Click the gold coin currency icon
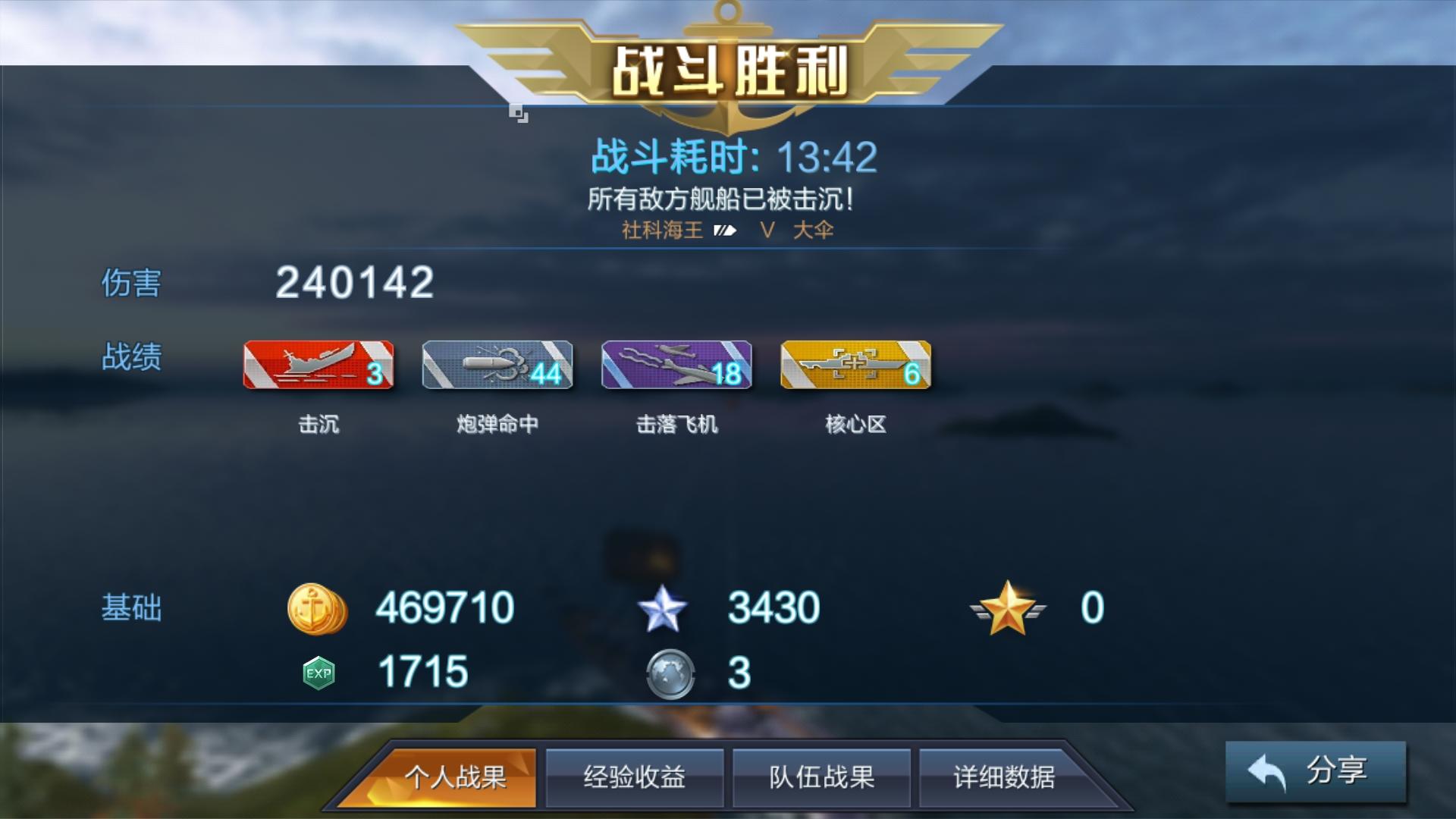The height and width of the screenshot is (819, 1456). (318, 607)
